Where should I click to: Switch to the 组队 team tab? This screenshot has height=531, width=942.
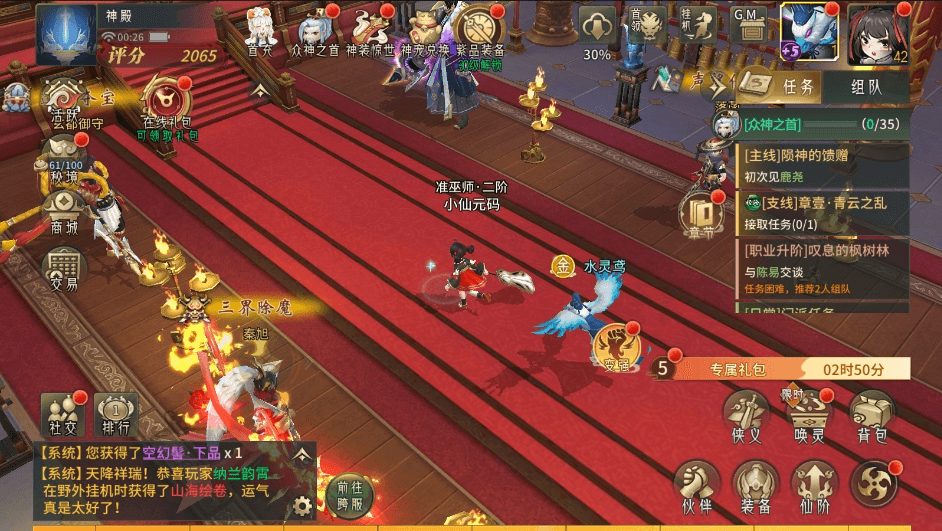tap(866, 86)
